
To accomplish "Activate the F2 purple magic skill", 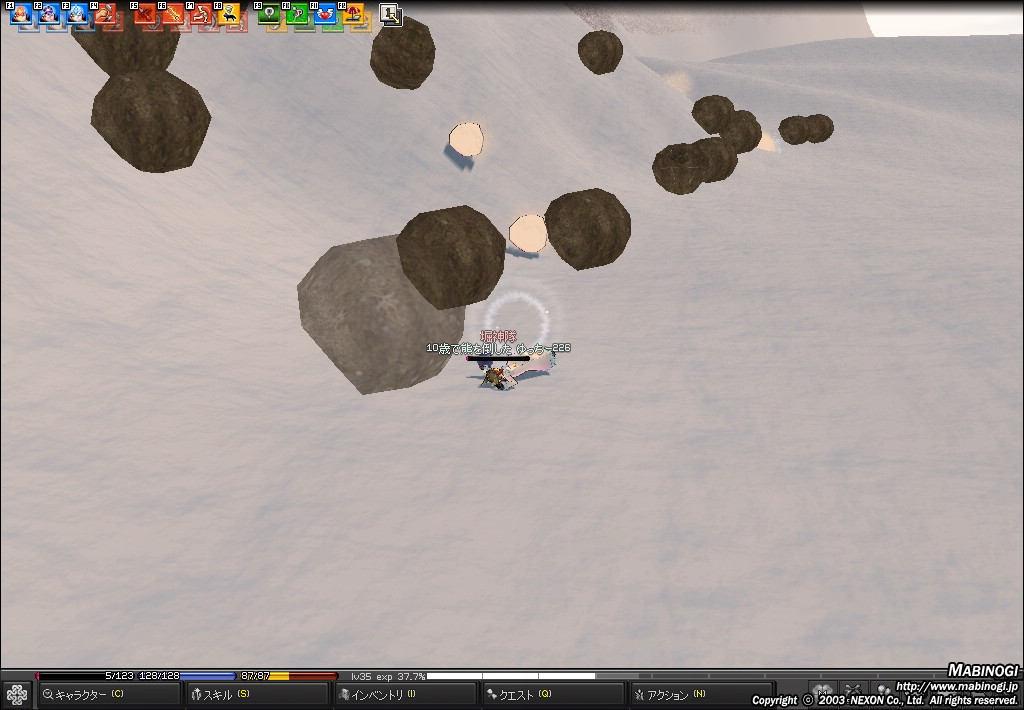I will 49,14.
